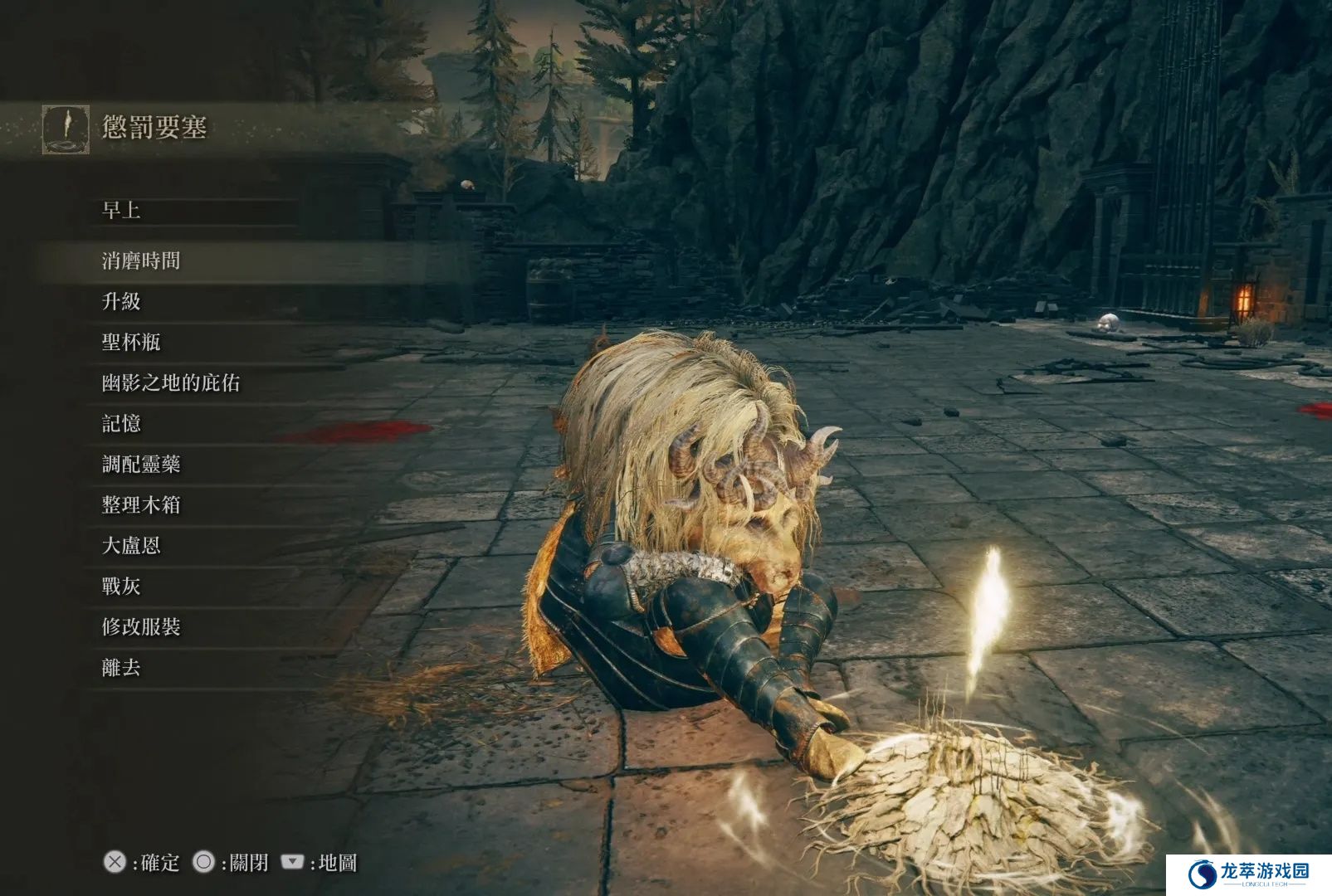Screen dimensions: 1332x896
Task: Open 修改服裝 to alter garments
Action: [141, 626]
